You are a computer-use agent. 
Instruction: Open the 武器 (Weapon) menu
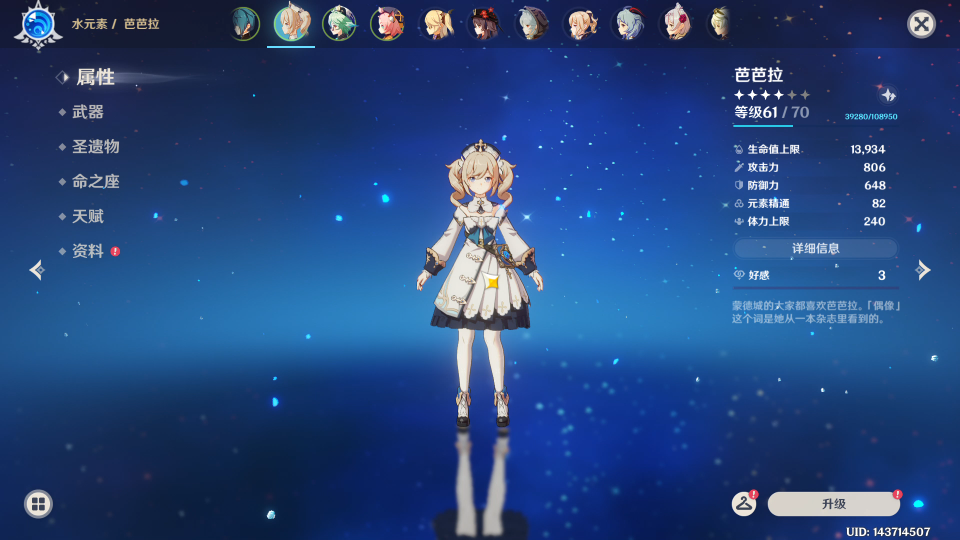88,112
